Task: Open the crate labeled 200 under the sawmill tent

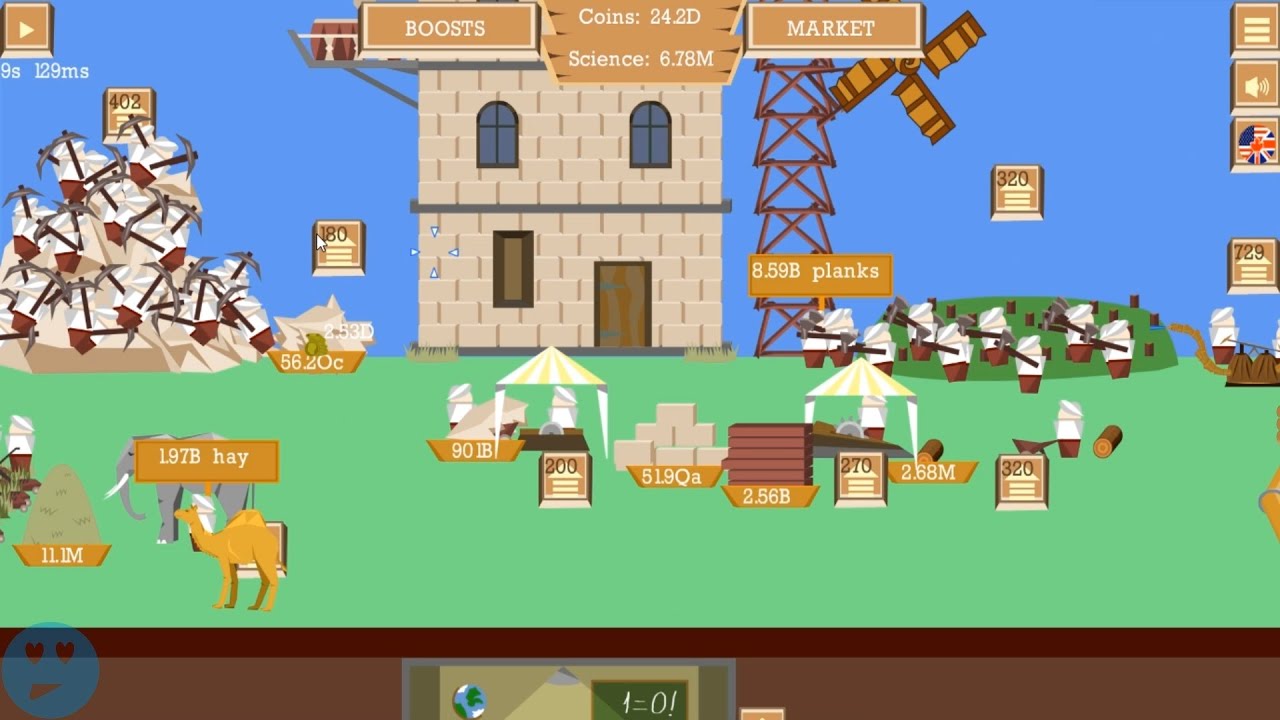Action: (x=563, y=477)
